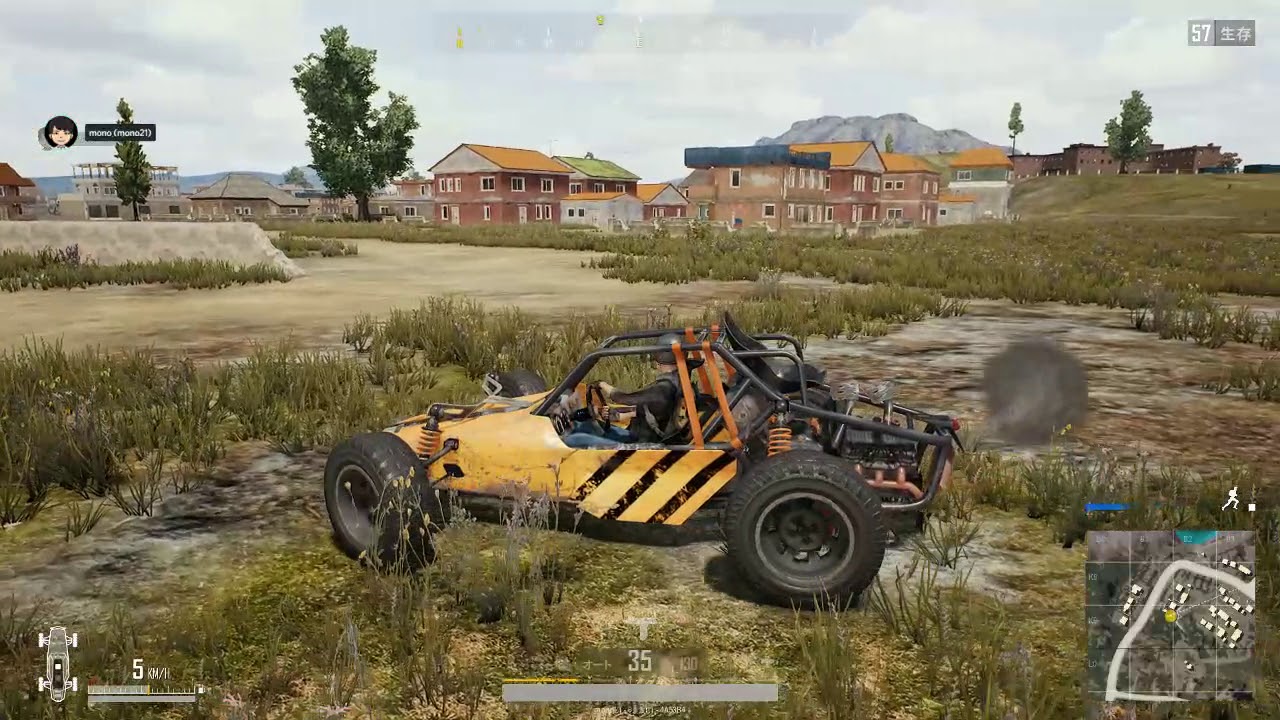Click the 生存 label in the top-right
The image size is (1280, 720).
[1234, 31]
